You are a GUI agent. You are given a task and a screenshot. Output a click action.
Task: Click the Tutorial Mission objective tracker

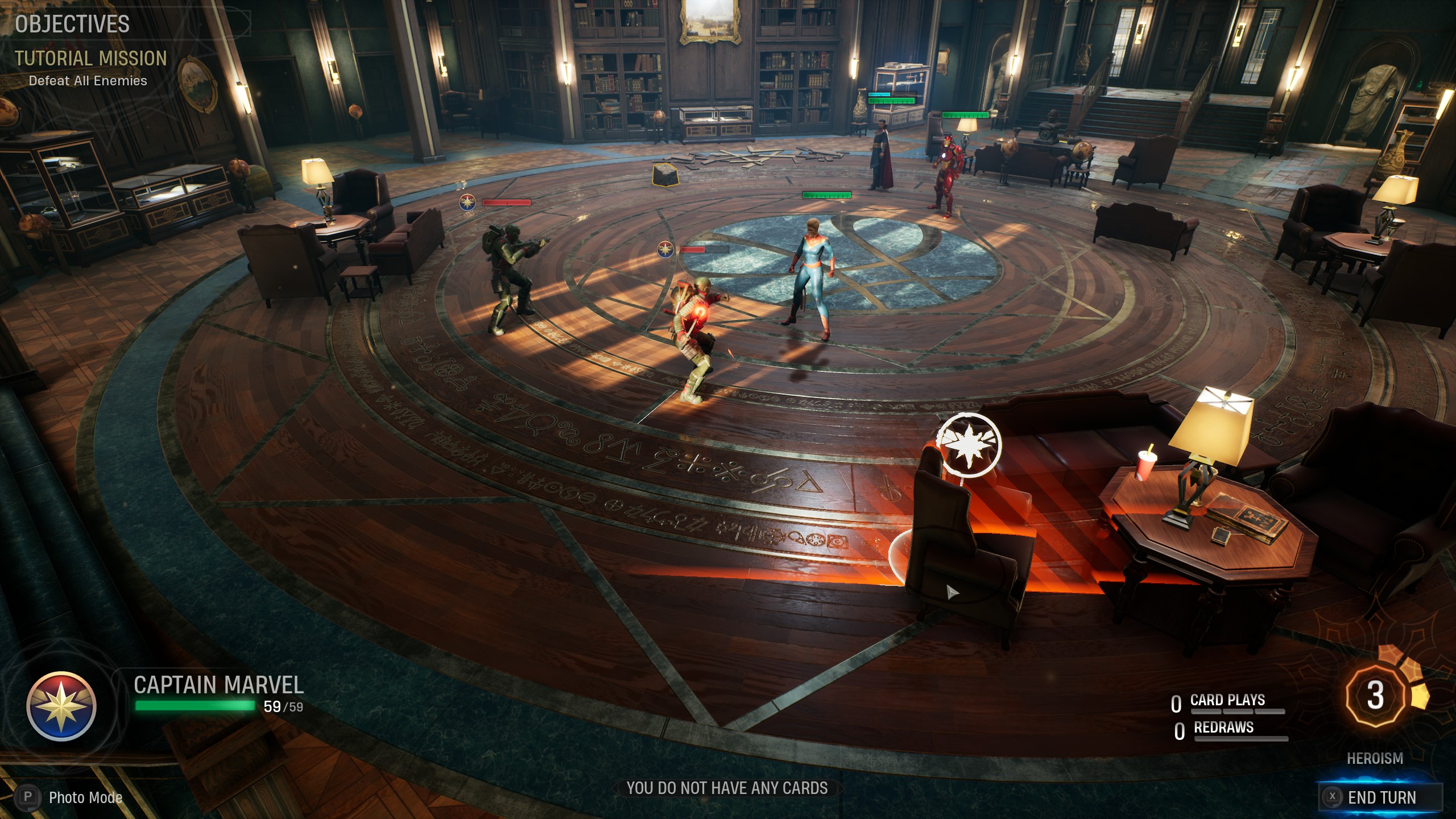90,59
